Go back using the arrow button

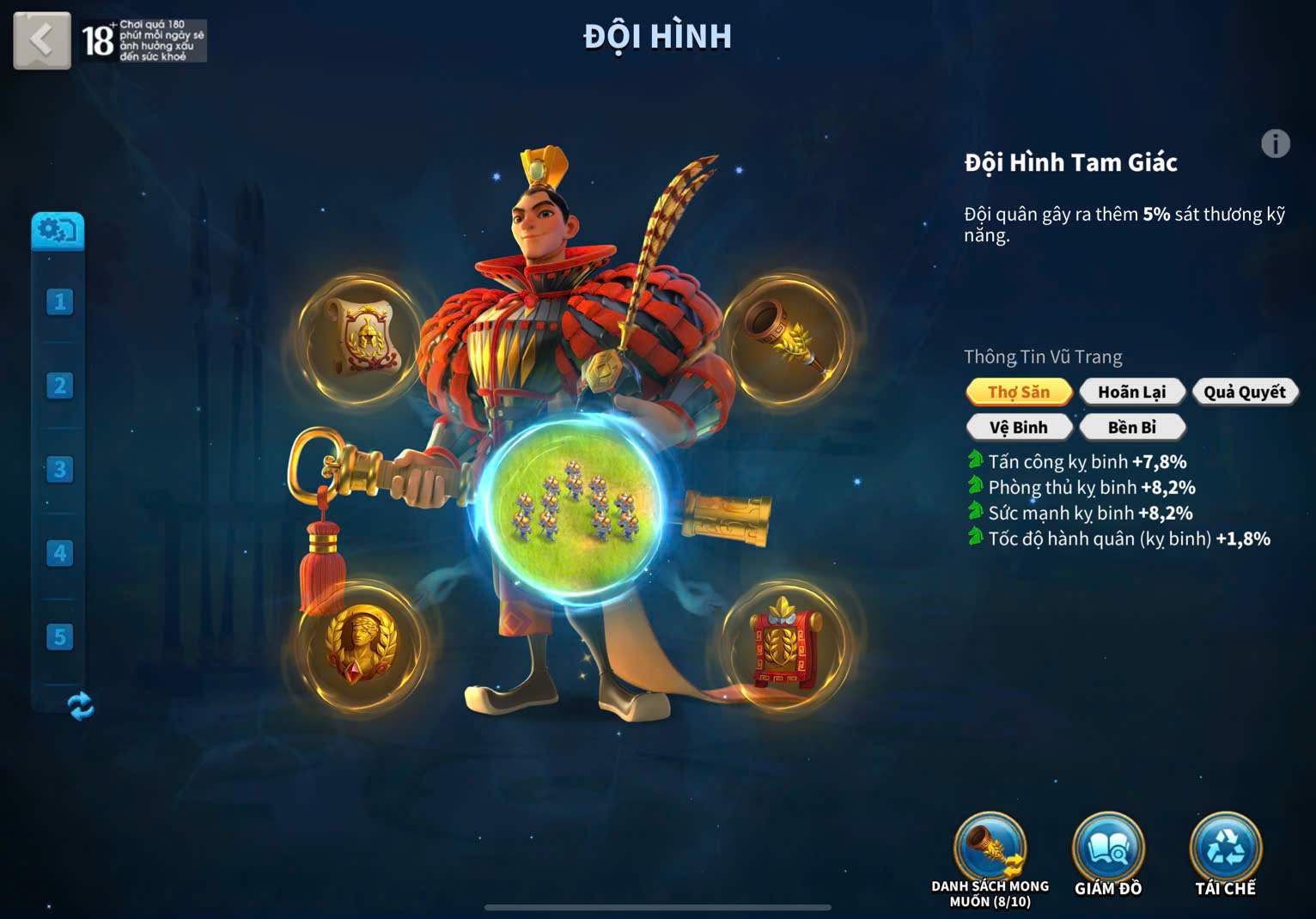click(x=42, y=40)
